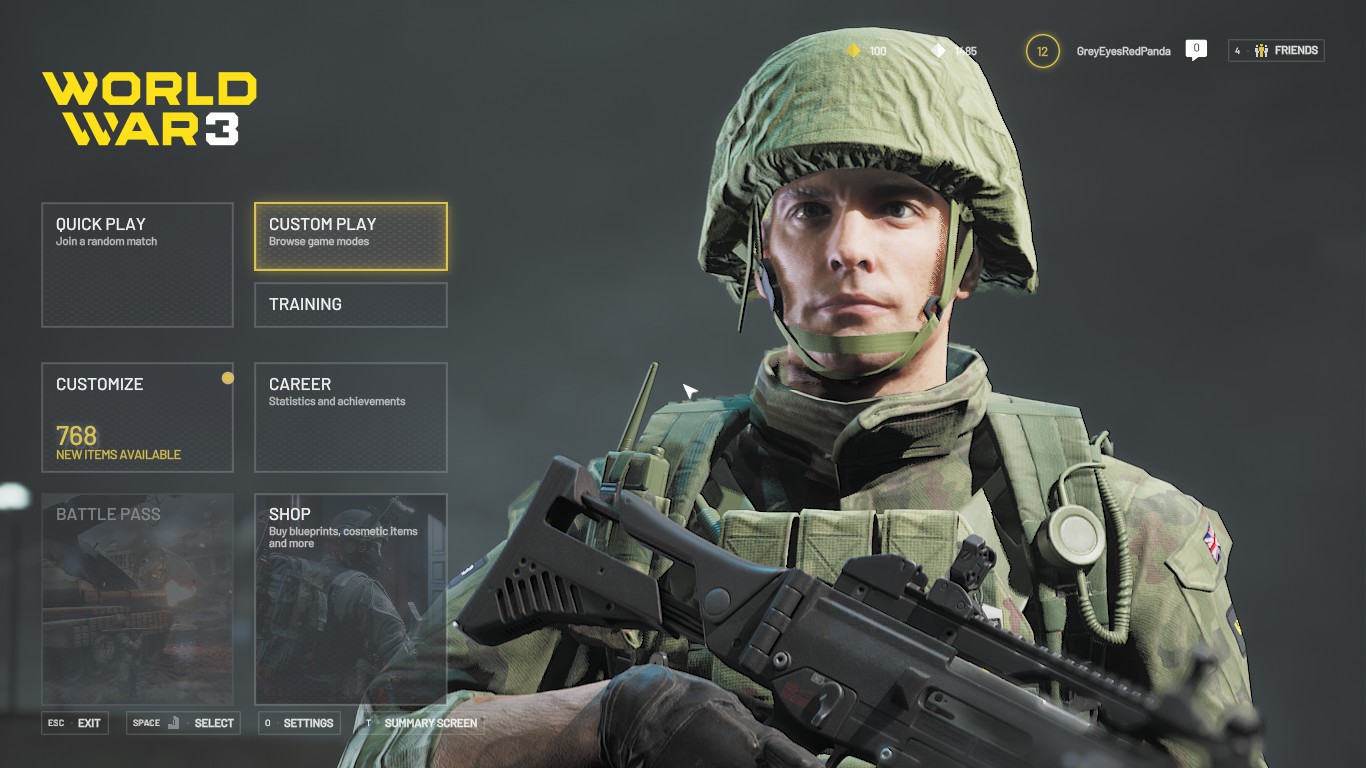Open the messages notification icon
The image size is (1366, 768).
tap(1196, 49)
